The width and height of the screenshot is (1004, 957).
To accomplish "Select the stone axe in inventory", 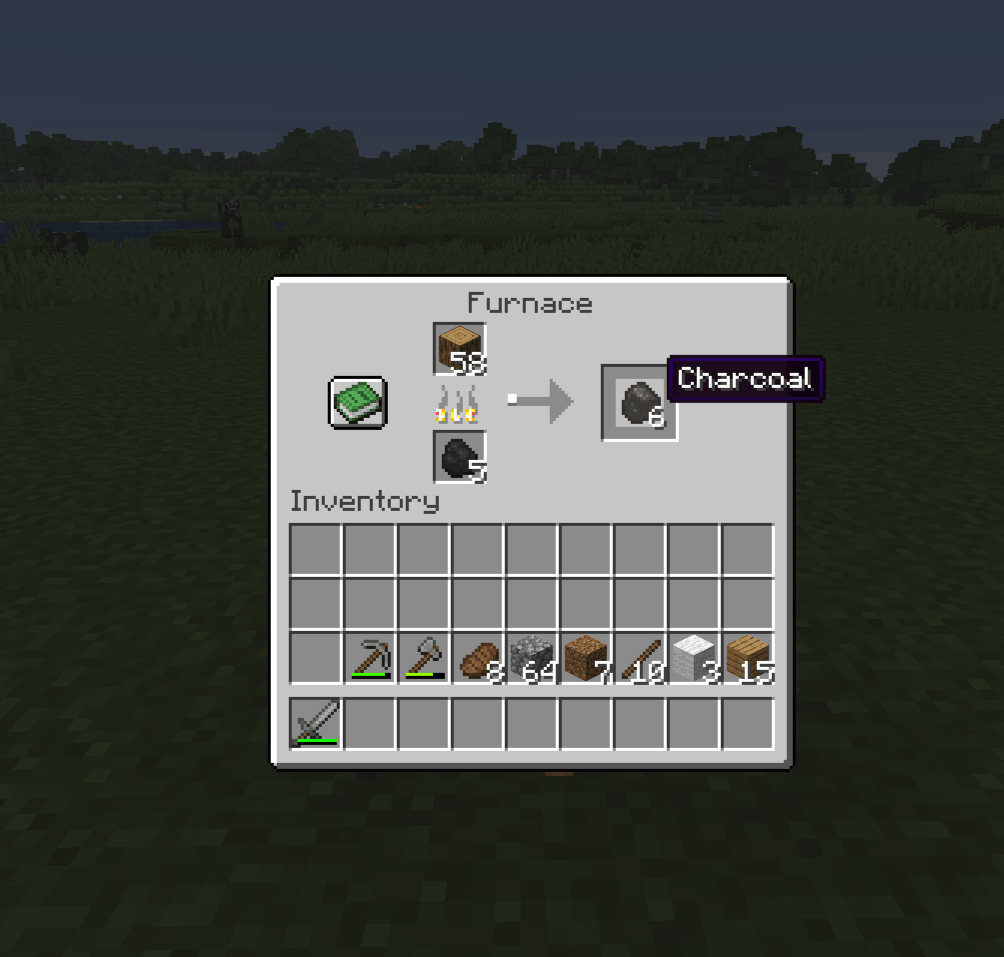I will (424, 658).
